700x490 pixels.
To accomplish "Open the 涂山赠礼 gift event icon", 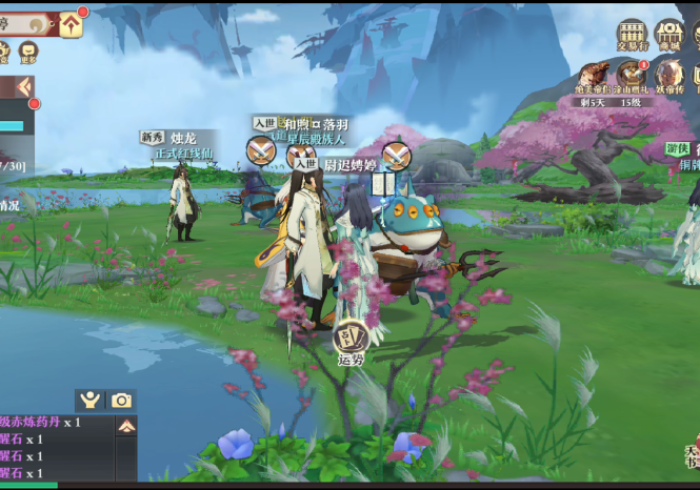I will click(631, 77).
